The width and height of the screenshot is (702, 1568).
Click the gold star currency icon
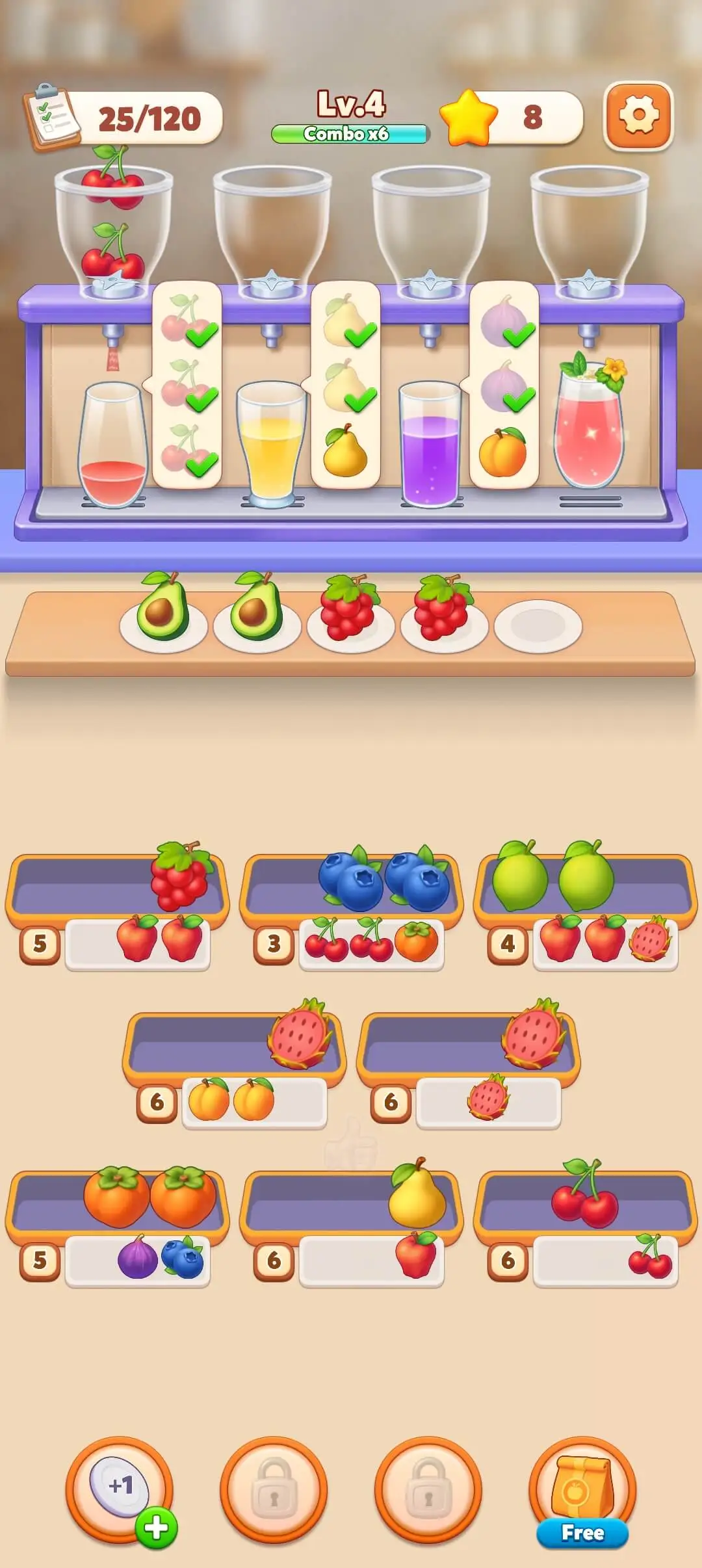click(x=468, y=118)
